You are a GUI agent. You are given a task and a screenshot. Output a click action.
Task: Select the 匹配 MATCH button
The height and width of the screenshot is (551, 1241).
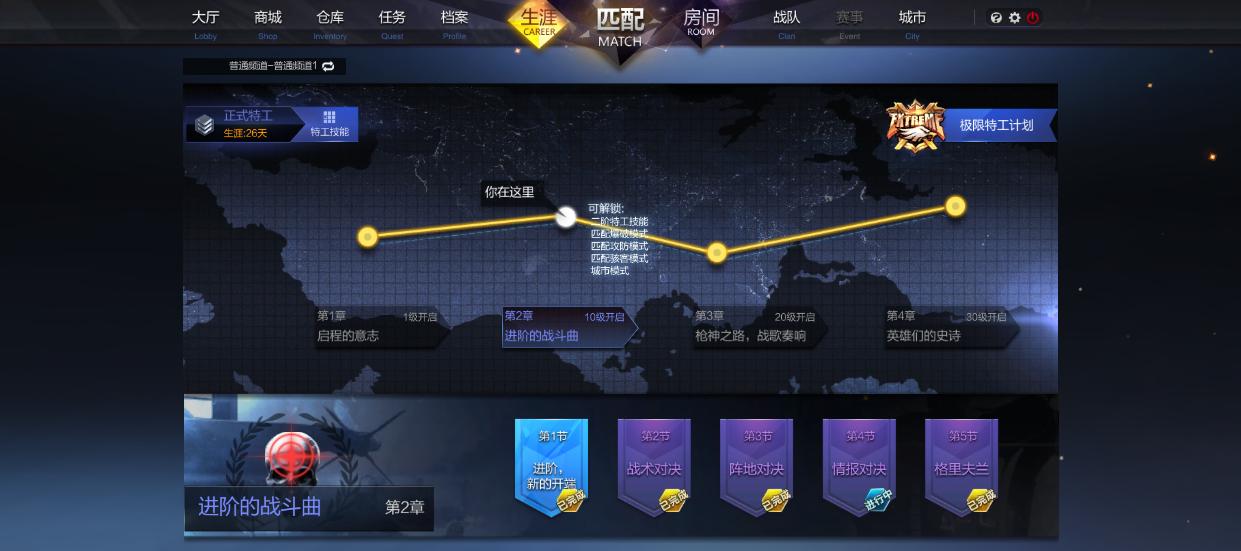[620, 27]
